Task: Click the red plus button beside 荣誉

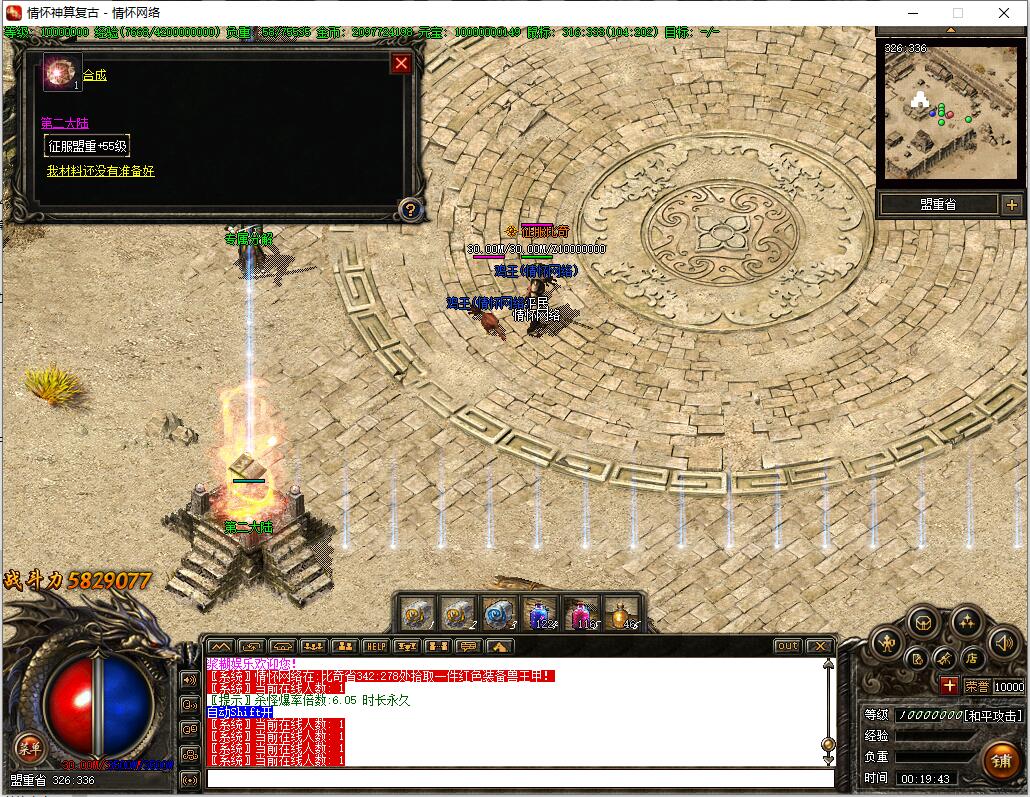Action: coord(948,686)
